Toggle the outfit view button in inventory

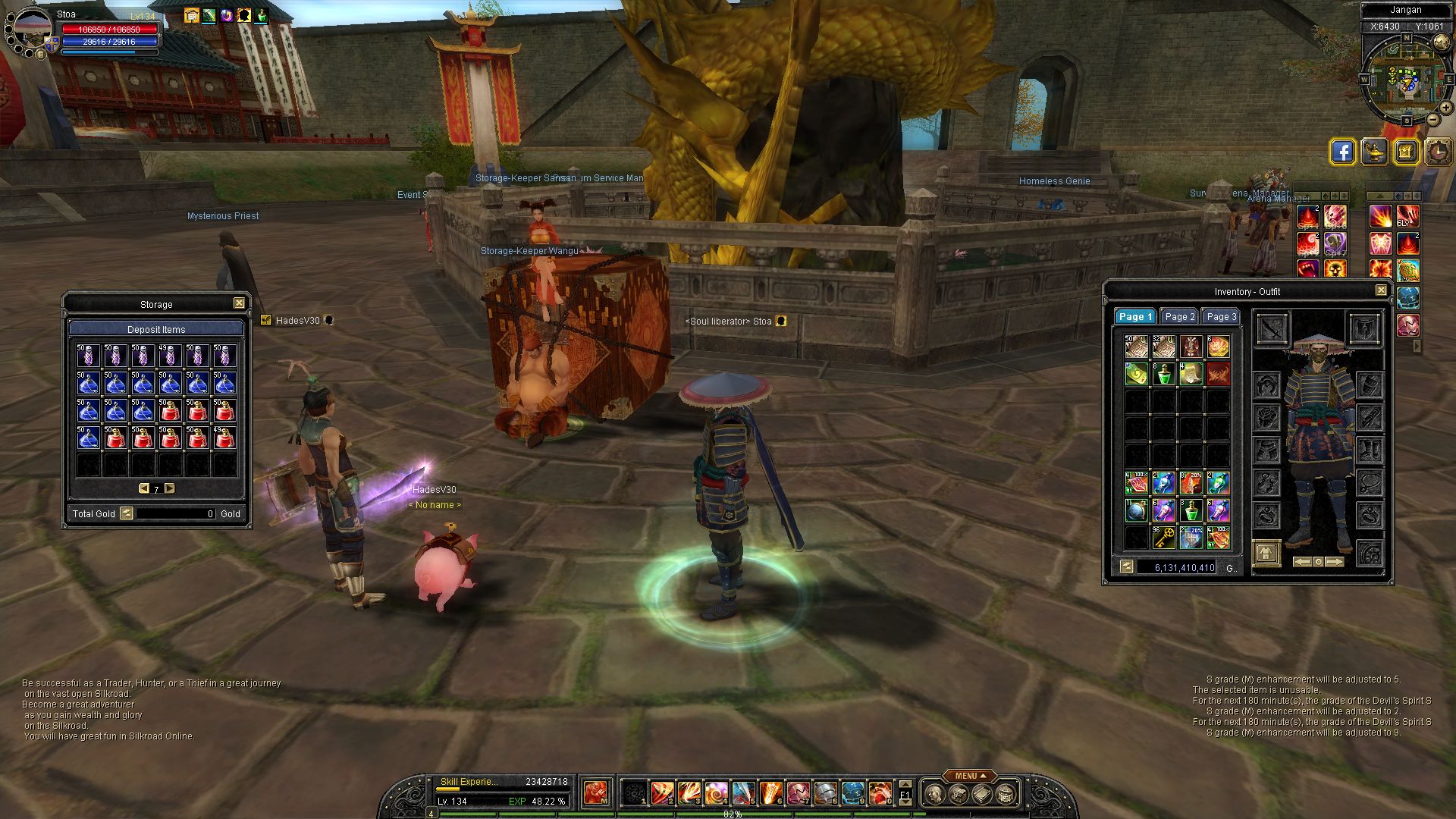(1266, 553)
